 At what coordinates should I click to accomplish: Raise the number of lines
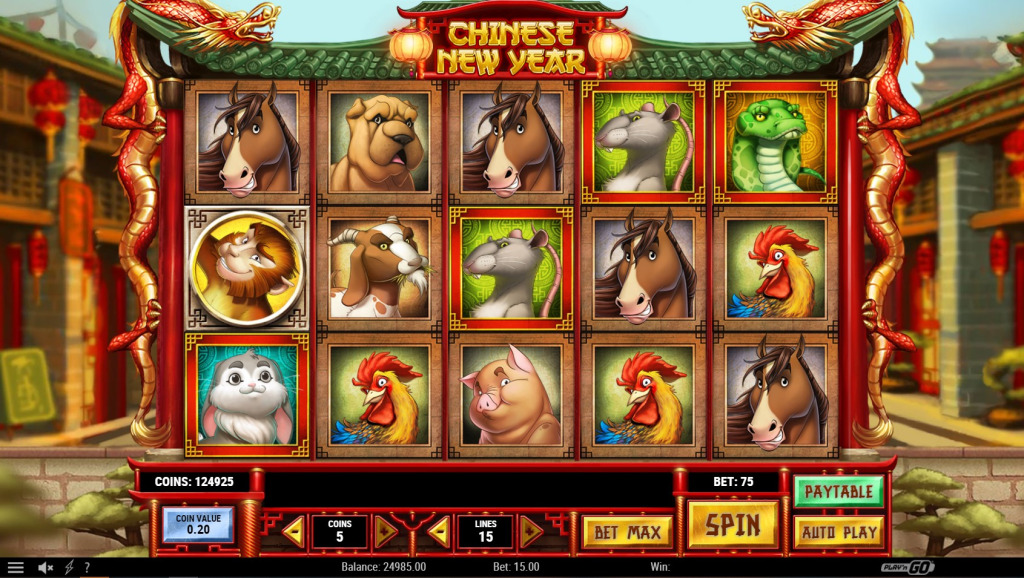pos(531,532)
